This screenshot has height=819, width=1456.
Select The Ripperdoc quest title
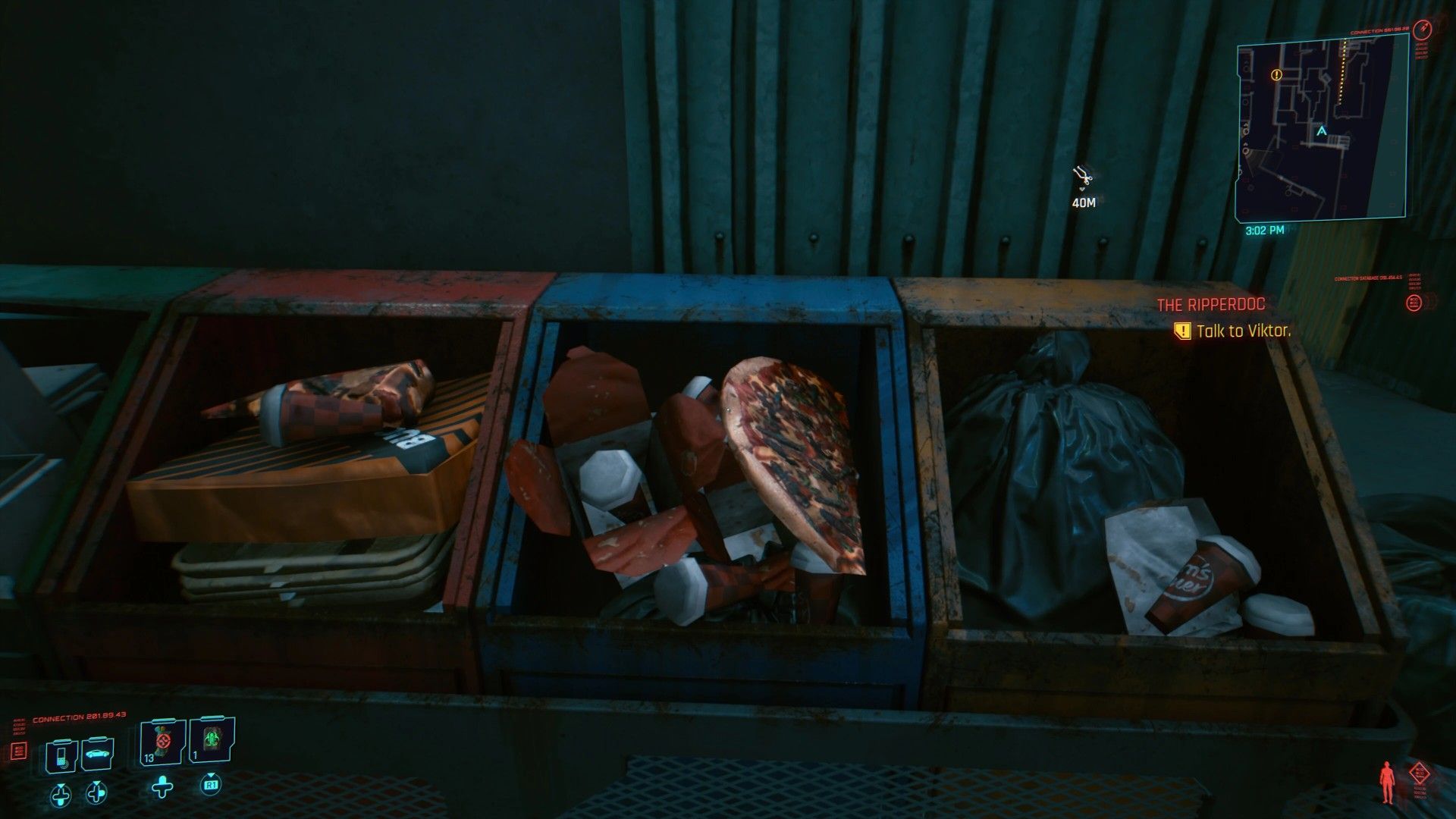(1210, 305)
